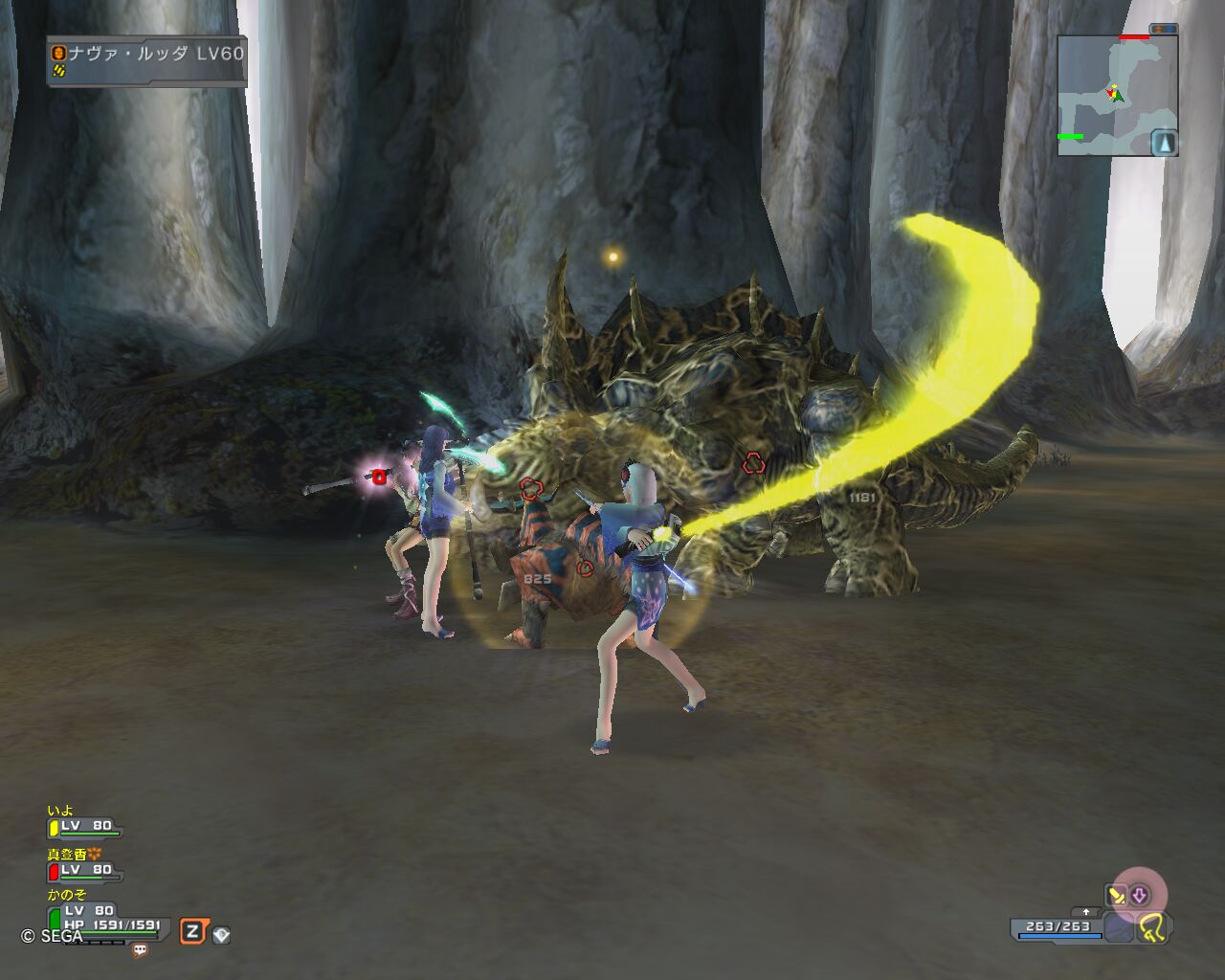The image size is (1225, 980).
Task: Click the small up-arrow palette tab
Action: pyautogui.click(x=1085, y=912)
